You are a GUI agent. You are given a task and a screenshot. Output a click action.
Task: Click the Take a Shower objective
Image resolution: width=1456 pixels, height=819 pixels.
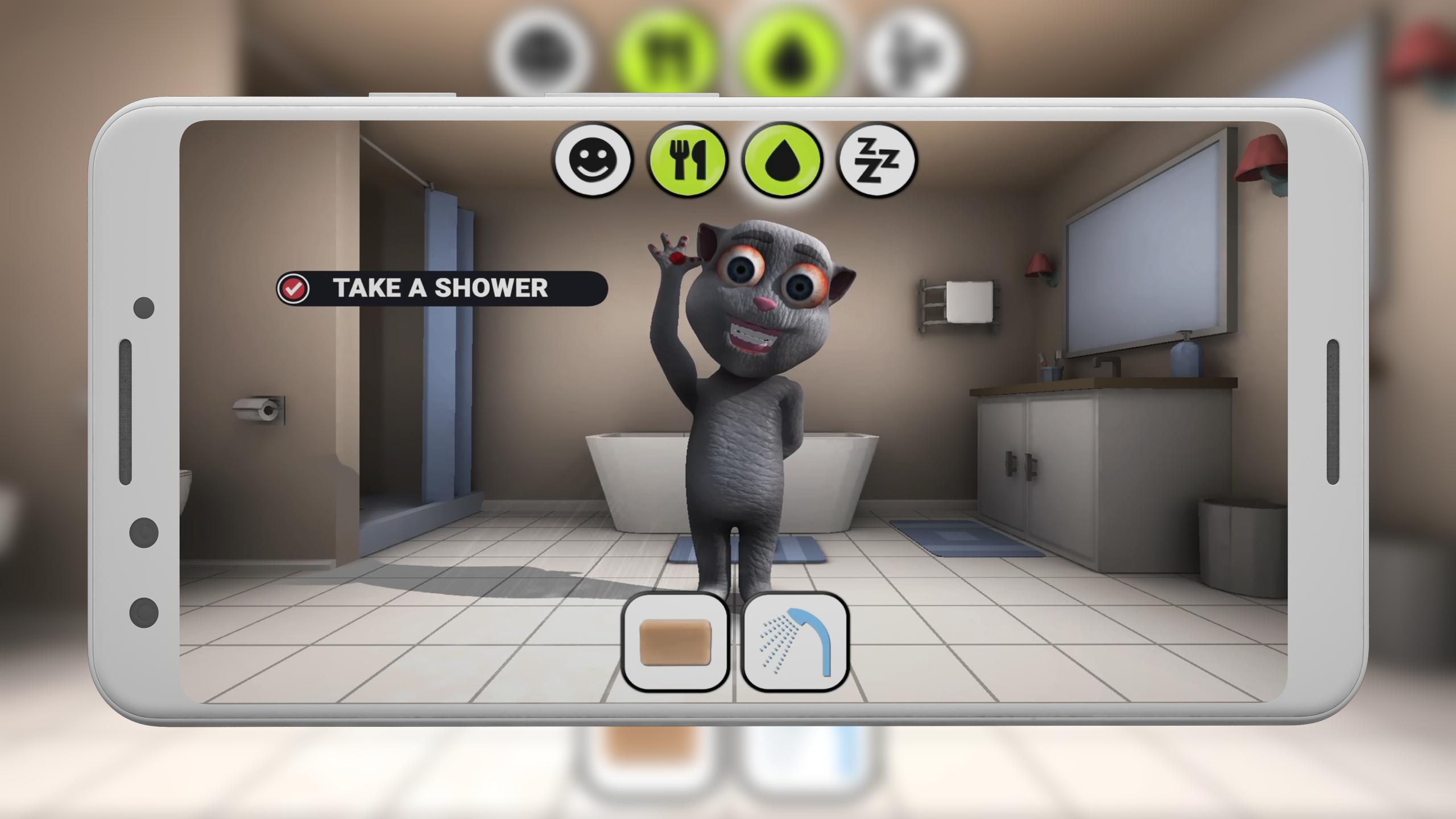441,288
